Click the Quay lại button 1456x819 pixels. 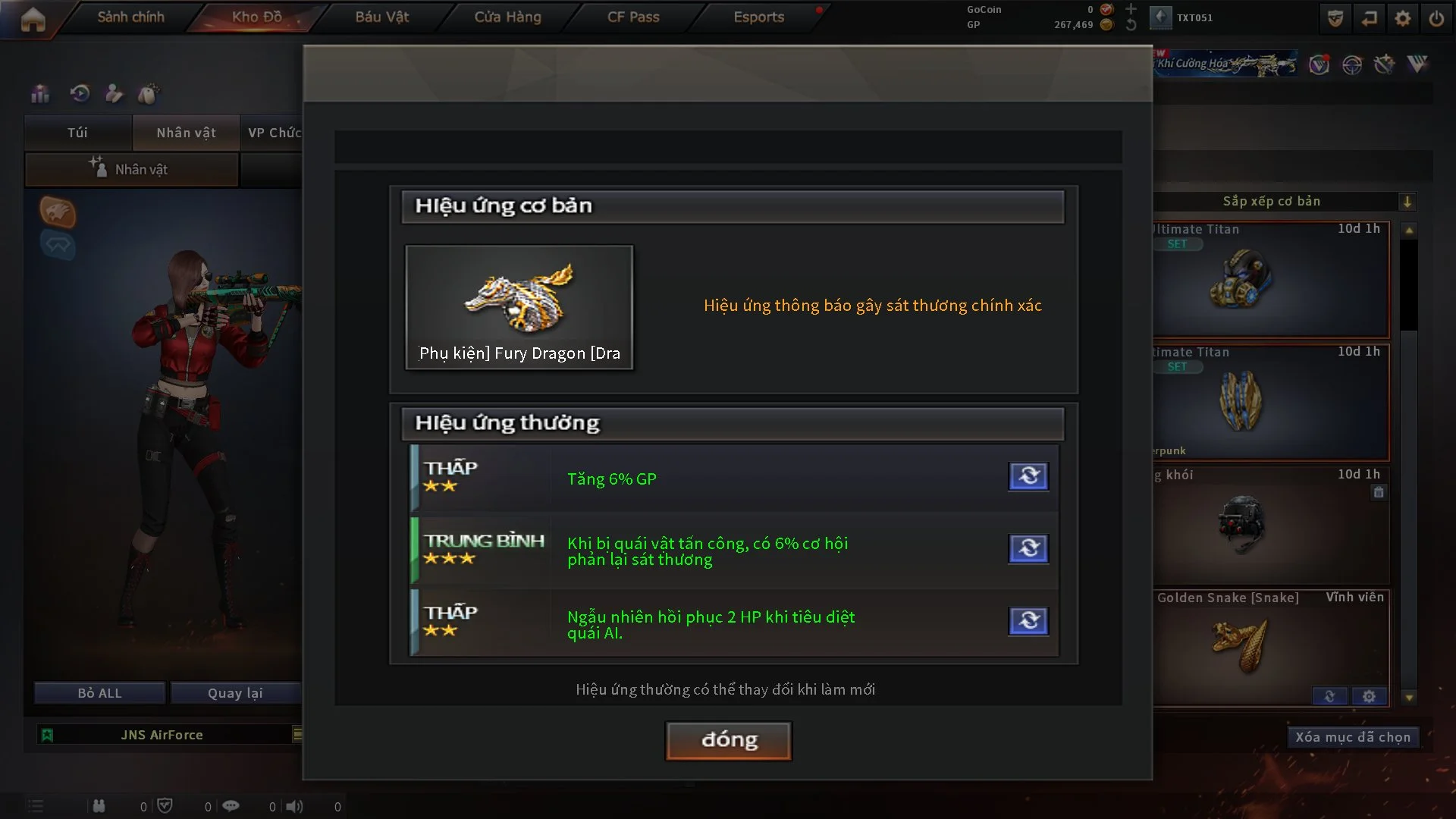[235, 693]
